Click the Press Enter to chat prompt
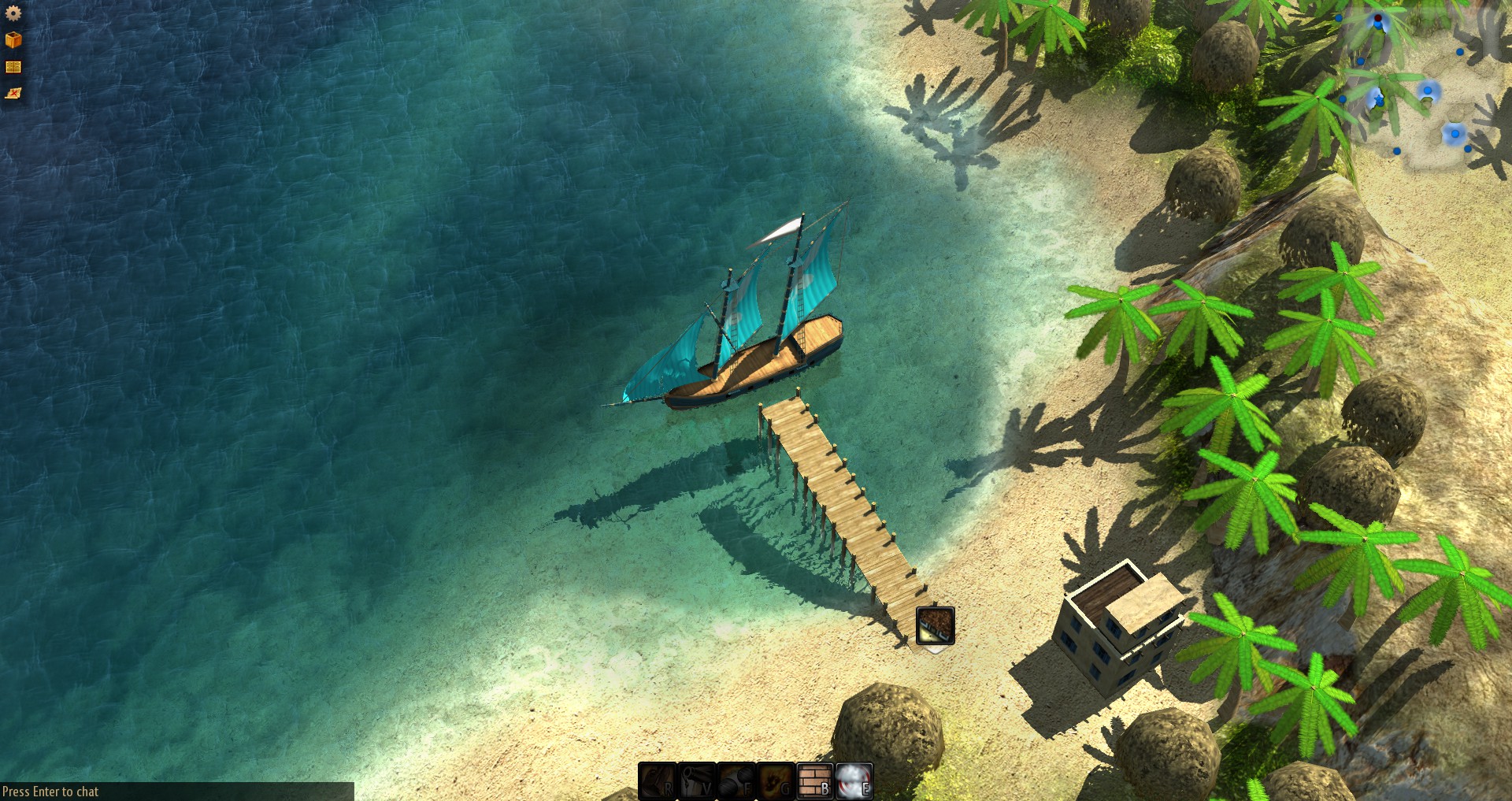This screenshot has width=1512, height=801. tap(50, 792)
